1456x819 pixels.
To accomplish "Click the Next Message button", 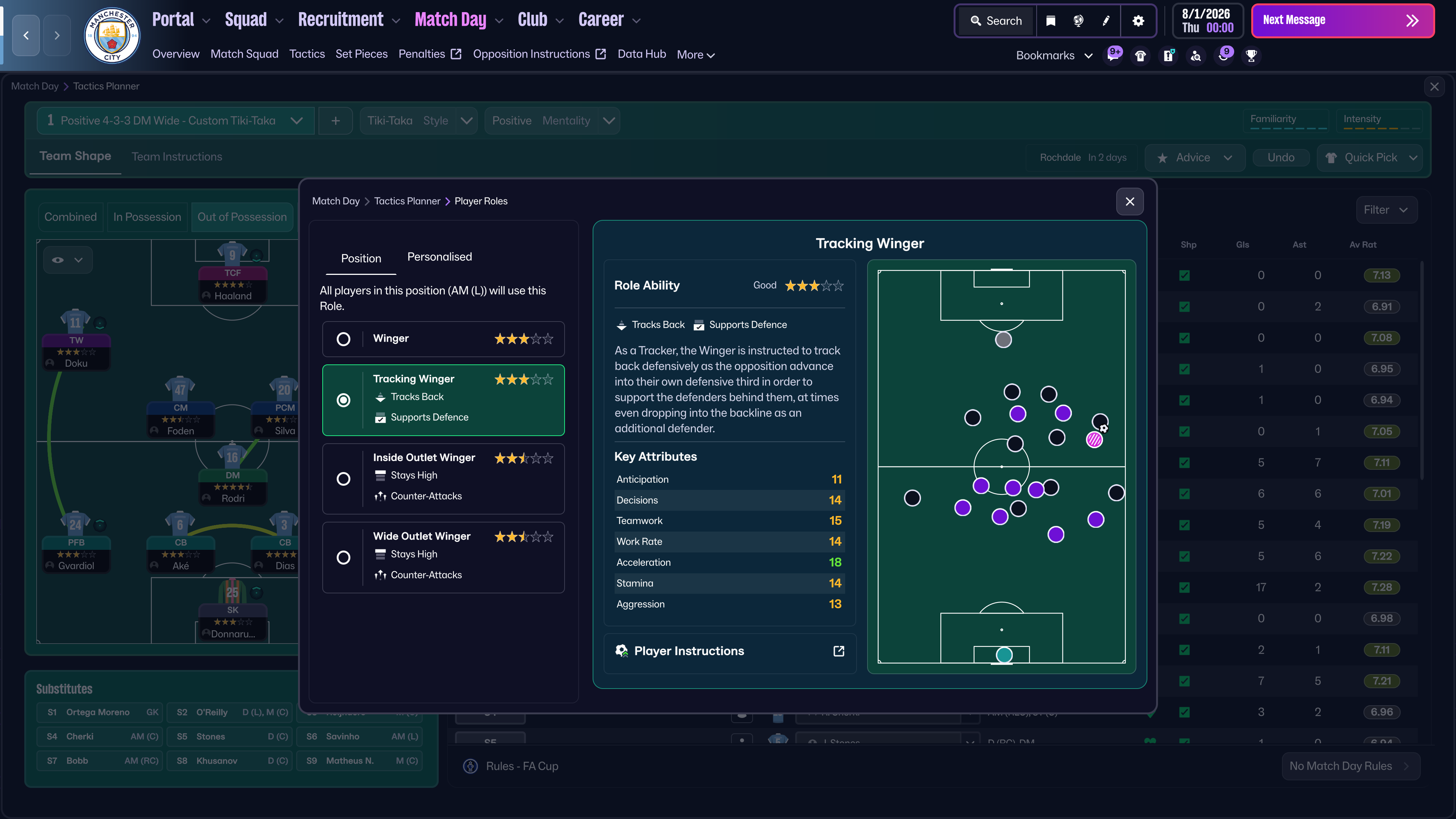I will coord(1343,20).
